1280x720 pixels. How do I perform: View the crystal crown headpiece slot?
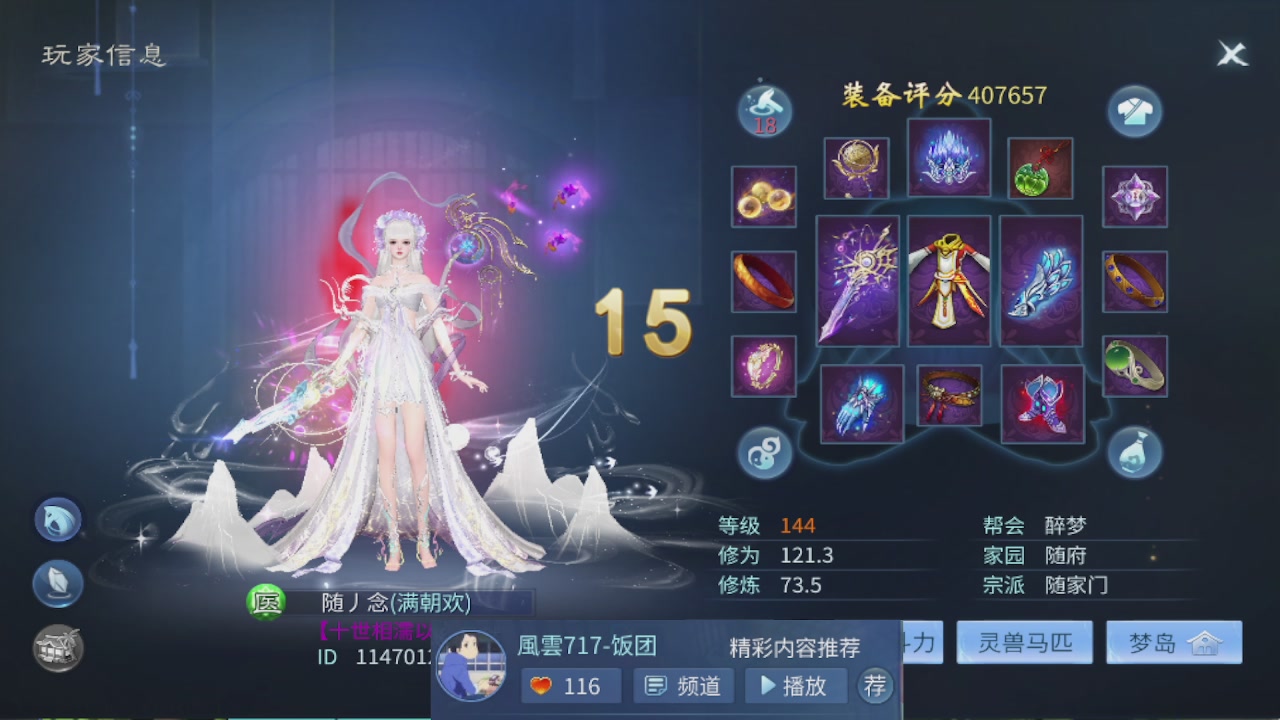tap(949, 157)
